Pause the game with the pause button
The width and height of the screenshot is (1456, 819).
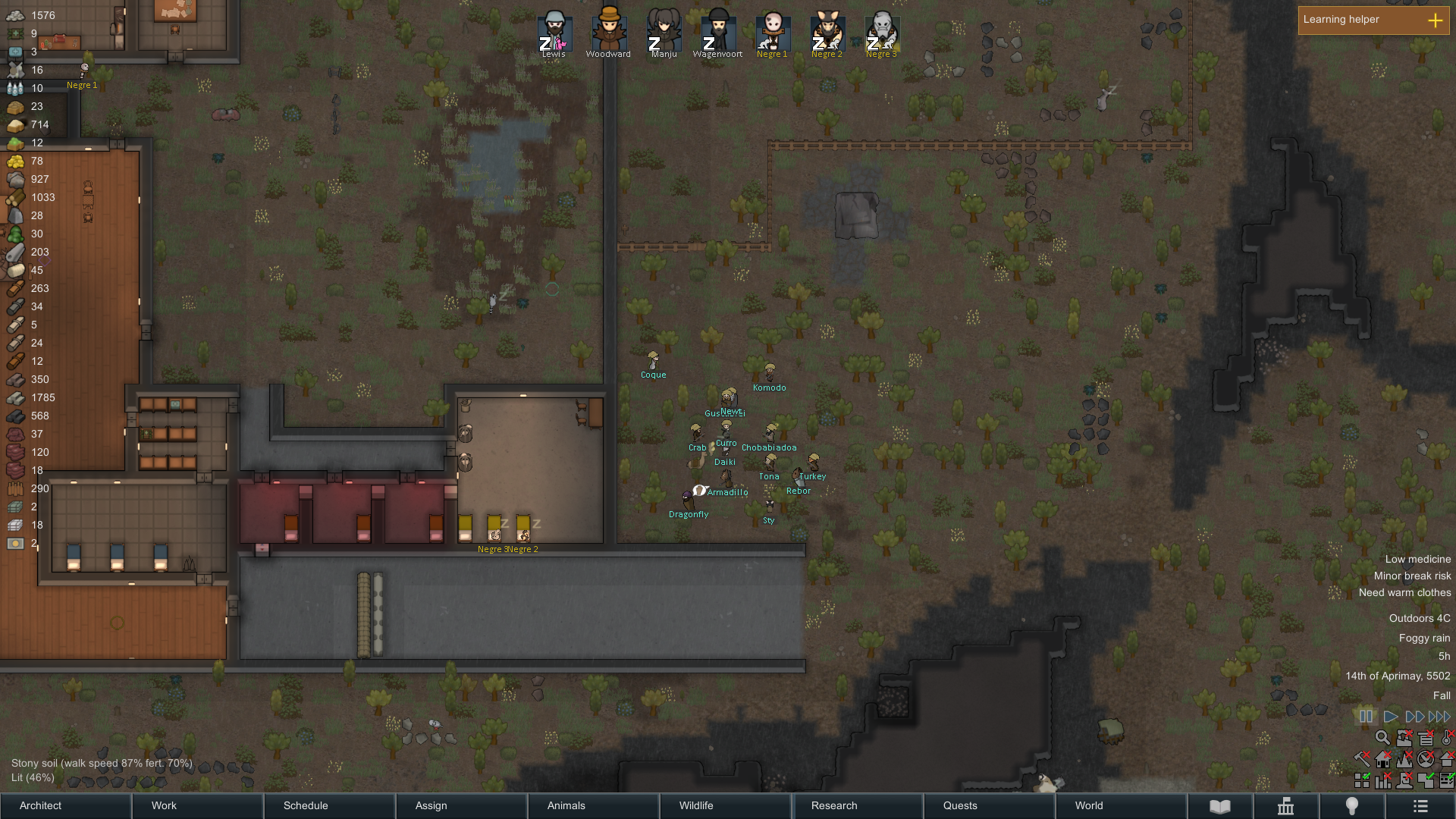pos(1367,717)
